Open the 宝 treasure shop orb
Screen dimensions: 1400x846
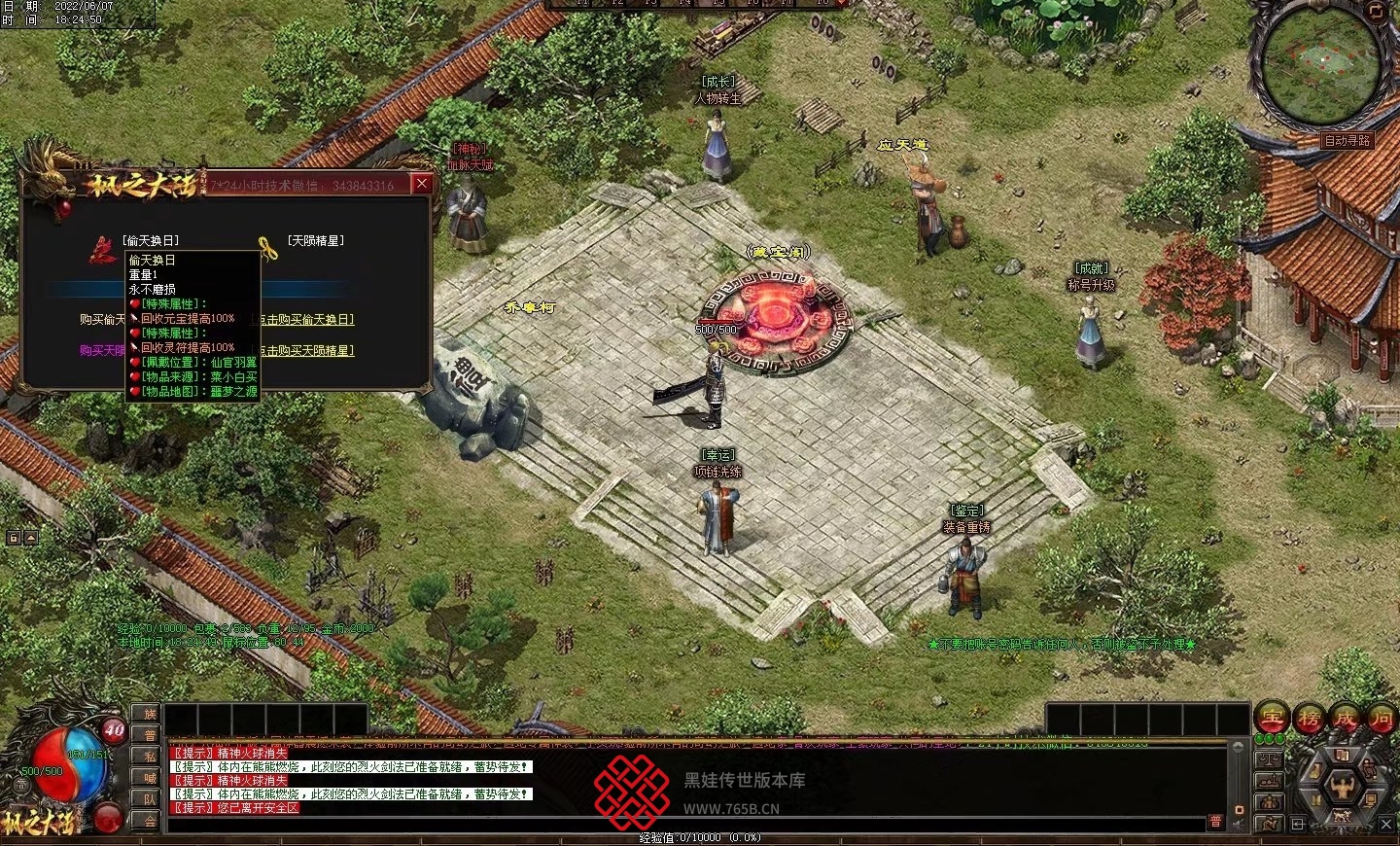tap(1272, 719)
